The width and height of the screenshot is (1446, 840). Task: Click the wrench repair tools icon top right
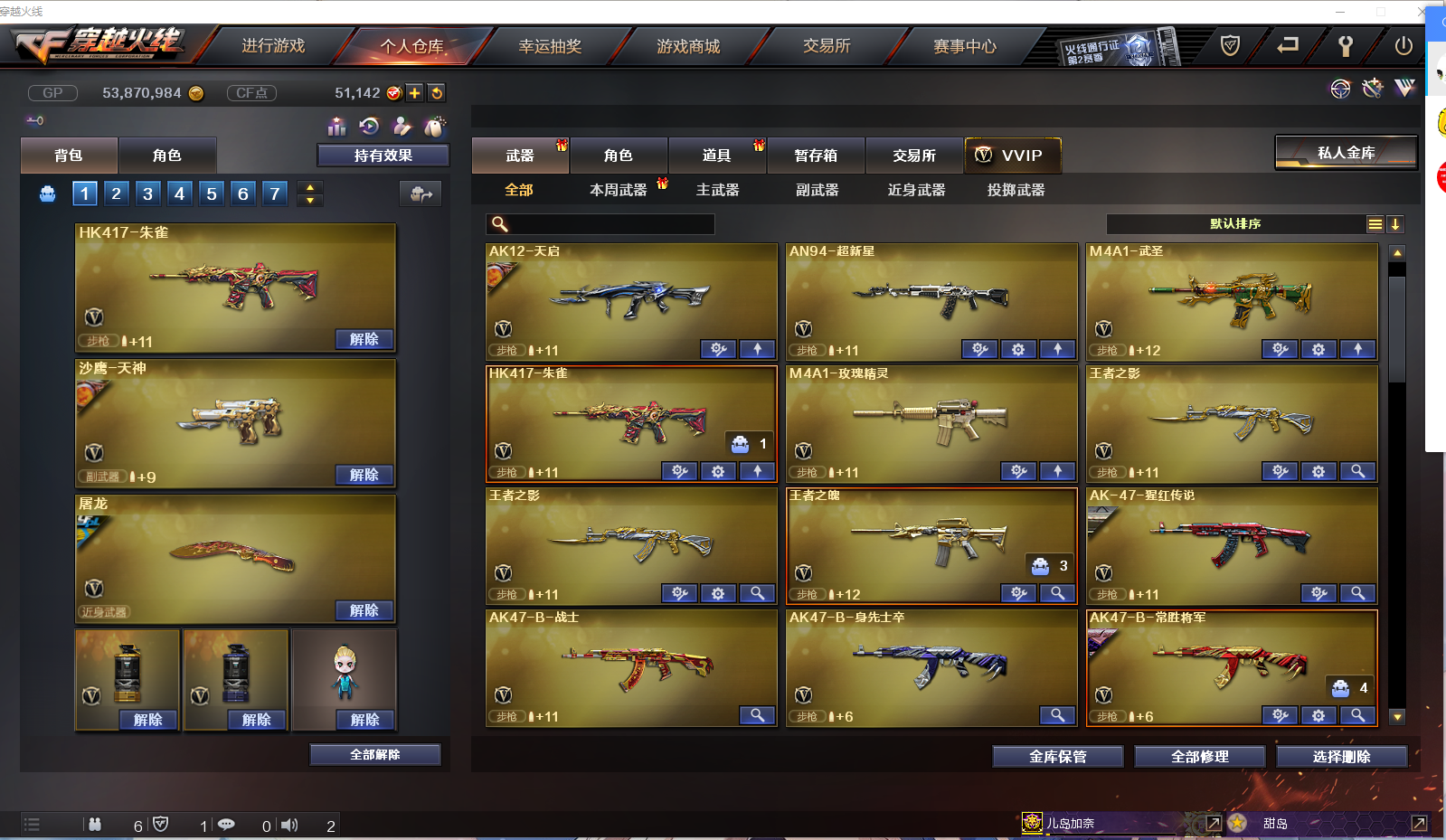(1372, 89)
